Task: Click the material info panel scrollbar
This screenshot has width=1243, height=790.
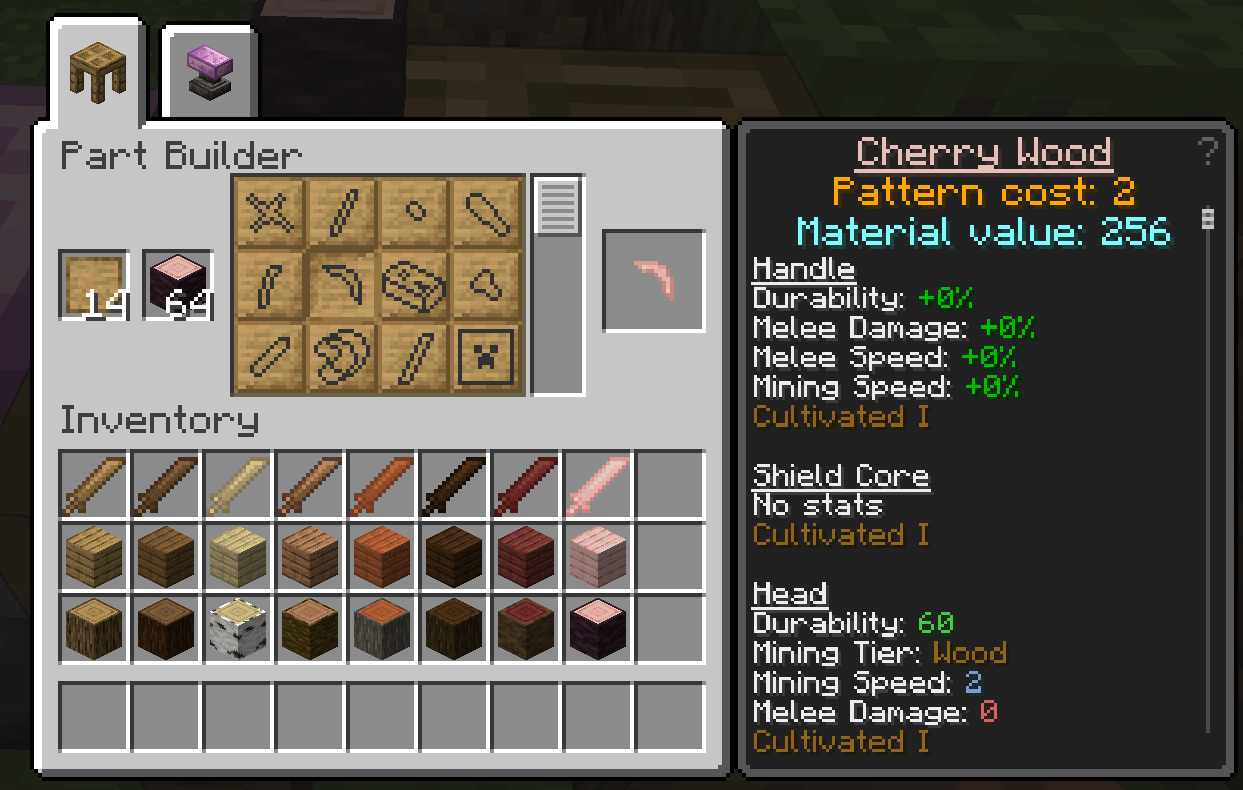Action: pyautogui.click(x=1208, y=219)
